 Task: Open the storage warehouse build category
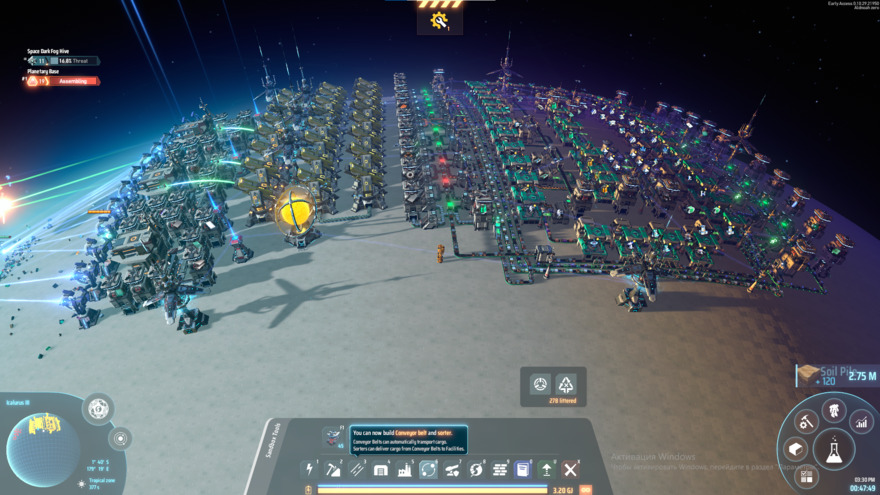click(x=381, y=469)
